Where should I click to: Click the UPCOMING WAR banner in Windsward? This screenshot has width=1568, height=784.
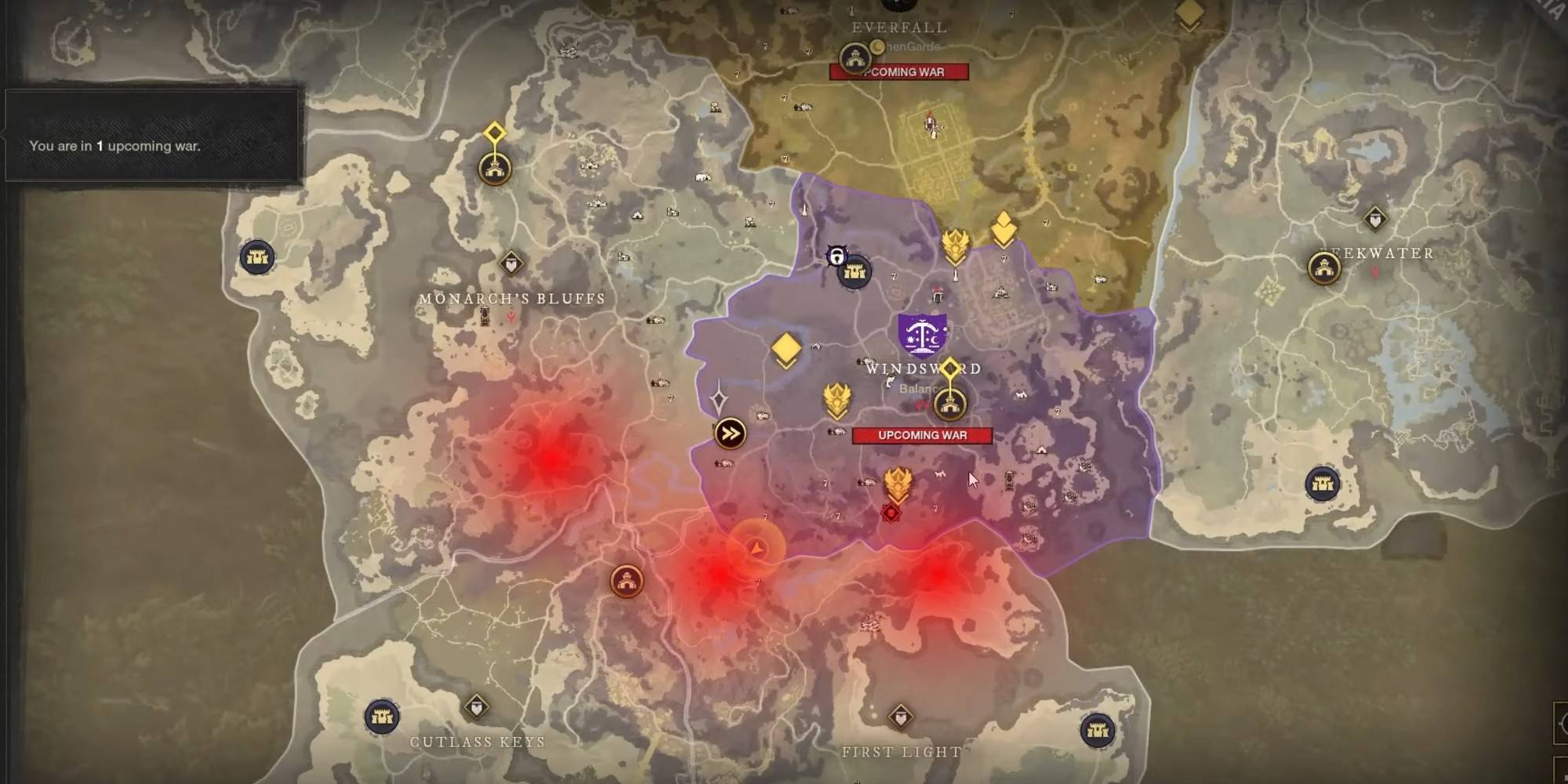922,434
